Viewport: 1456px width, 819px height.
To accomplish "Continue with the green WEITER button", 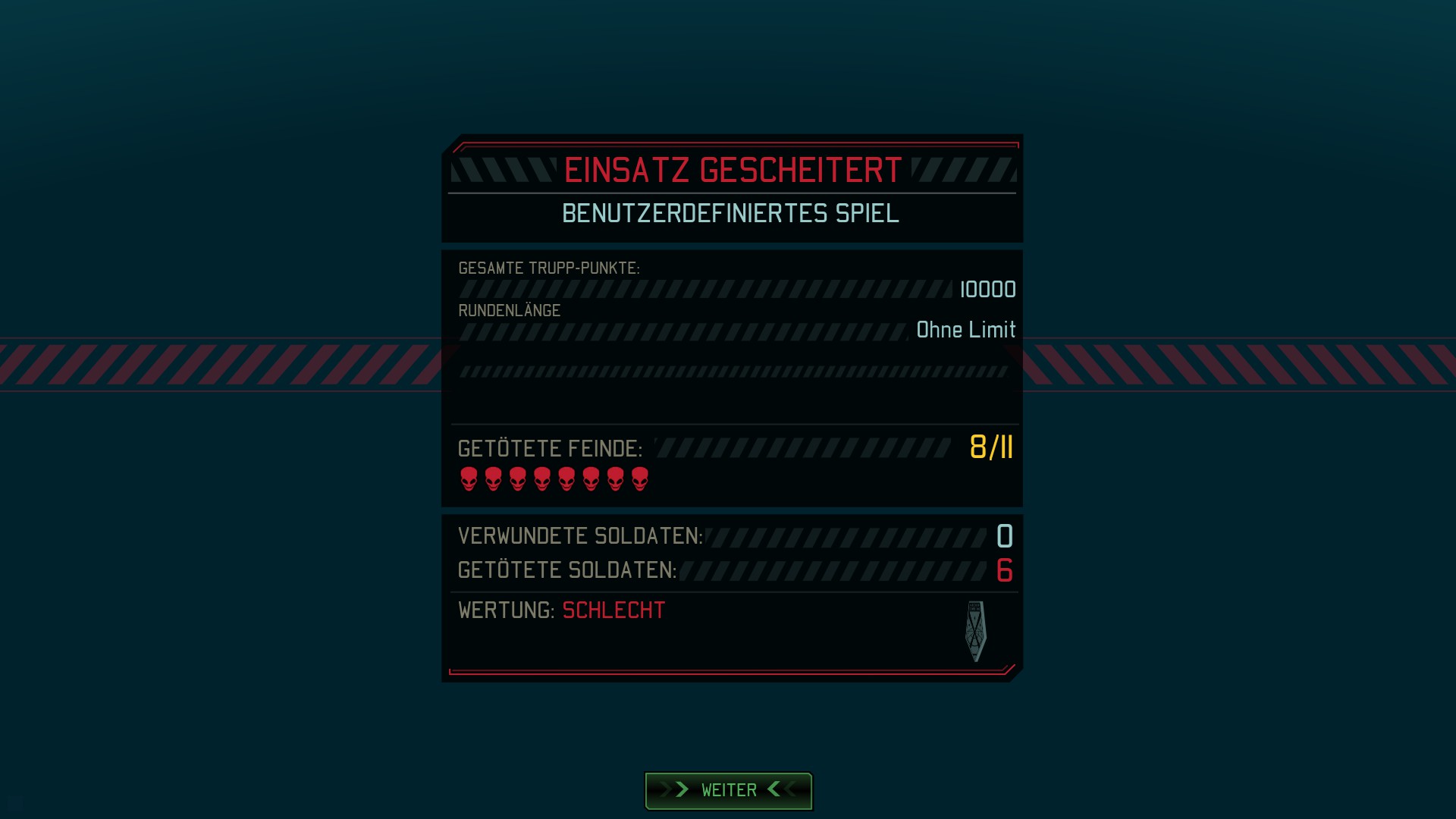I will [728, 790].
